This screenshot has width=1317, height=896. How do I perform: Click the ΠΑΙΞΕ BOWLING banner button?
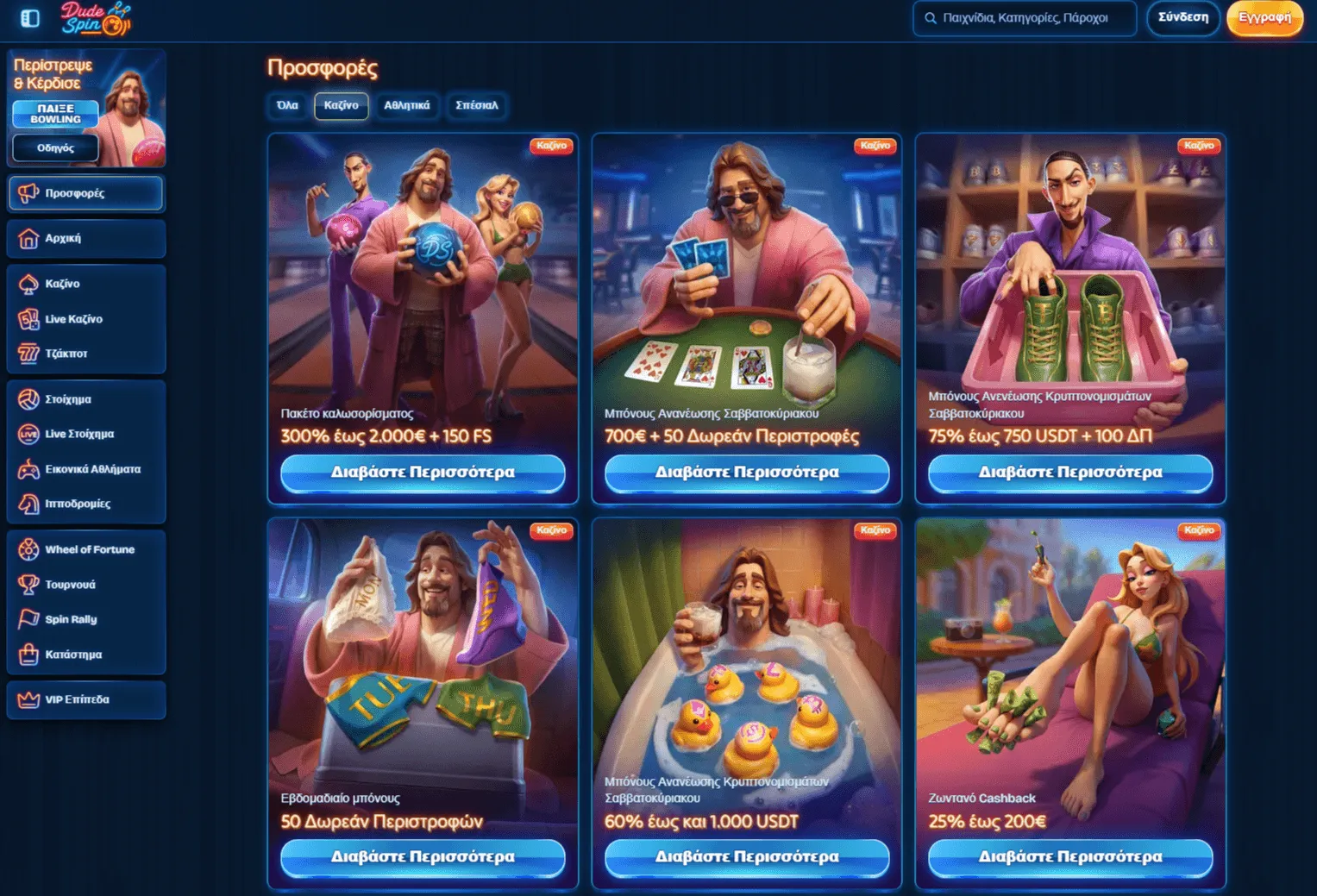point(55,114)
